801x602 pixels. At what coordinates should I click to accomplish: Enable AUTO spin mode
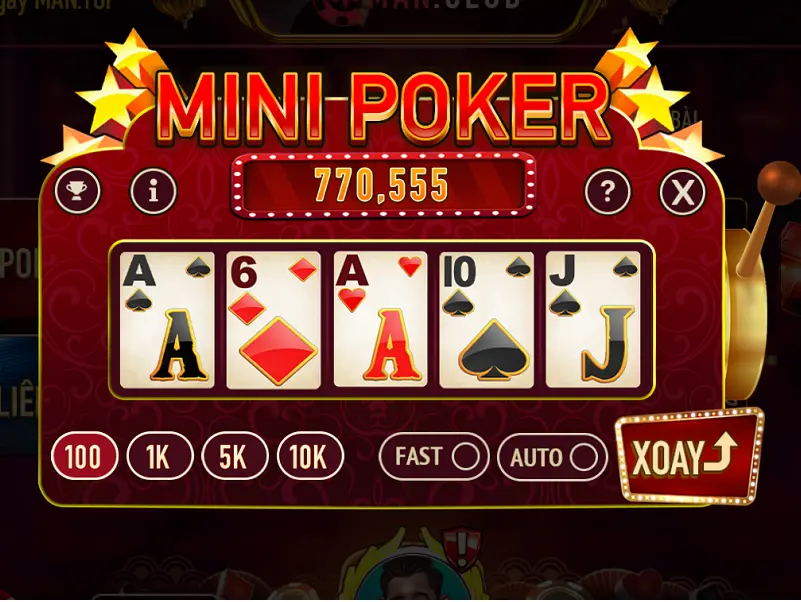552,458
